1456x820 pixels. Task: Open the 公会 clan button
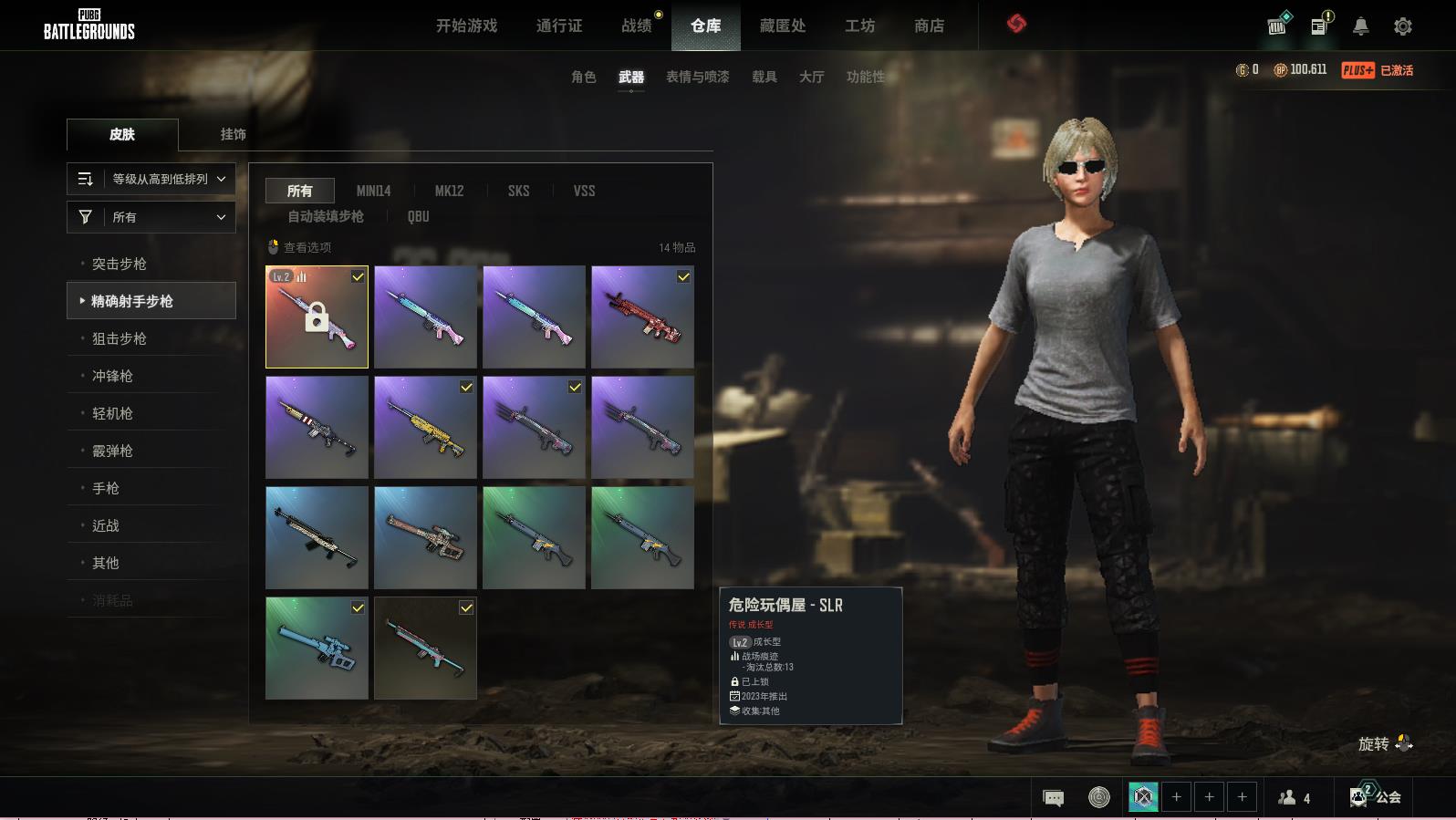[x=1376, y=797]
